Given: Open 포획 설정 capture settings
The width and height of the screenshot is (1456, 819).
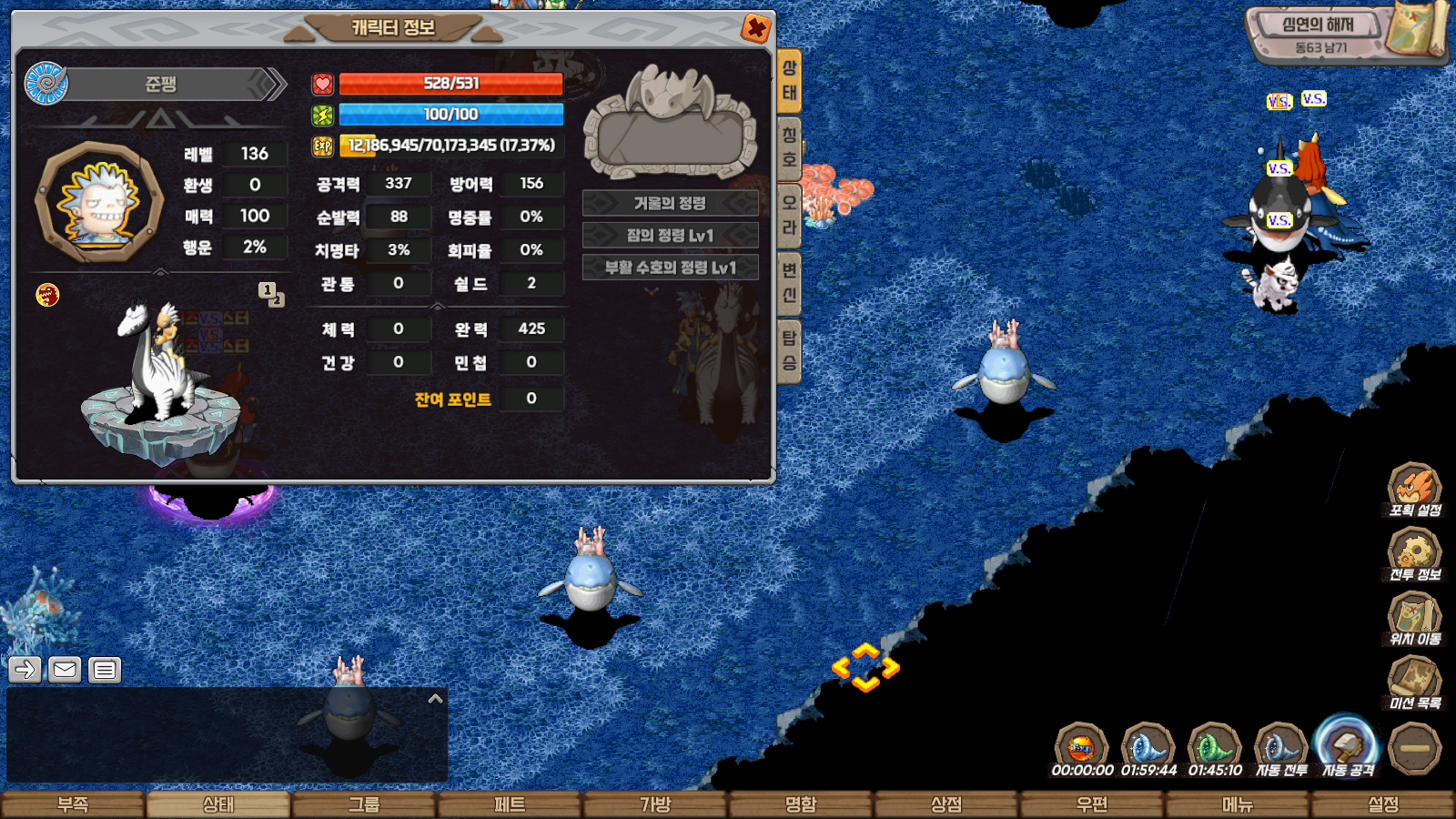Looking at the screenshot, I should click(1414, 490).
